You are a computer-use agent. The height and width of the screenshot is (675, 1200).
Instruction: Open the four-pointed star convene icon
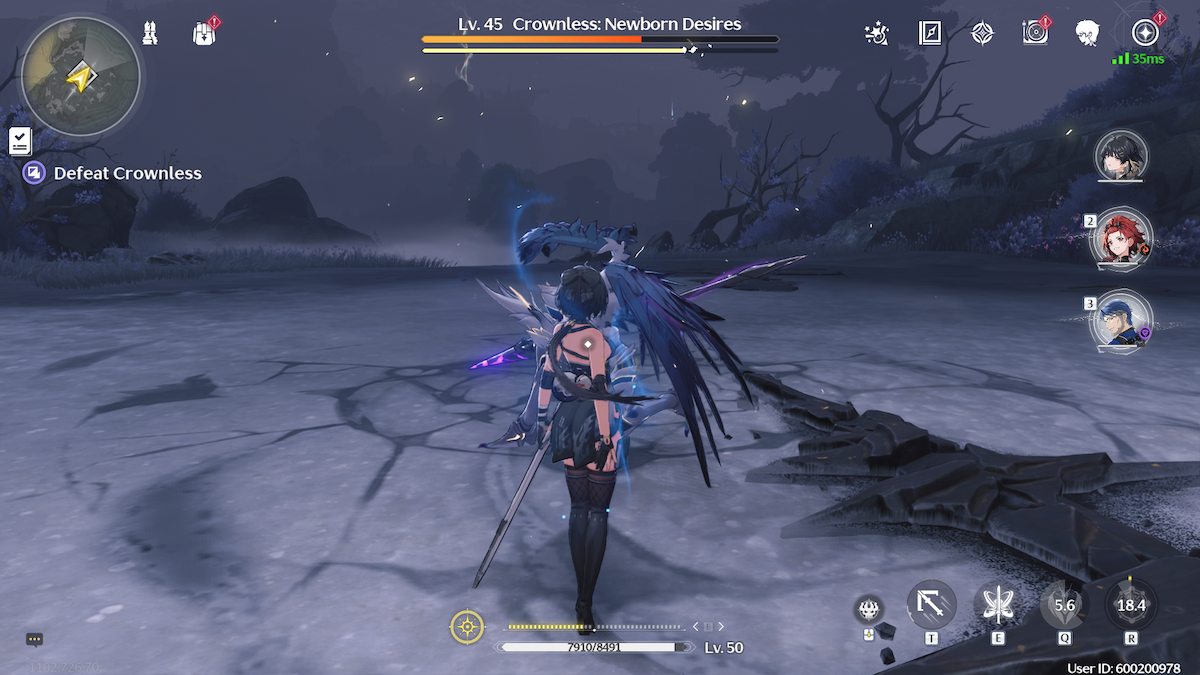(983, 33)
